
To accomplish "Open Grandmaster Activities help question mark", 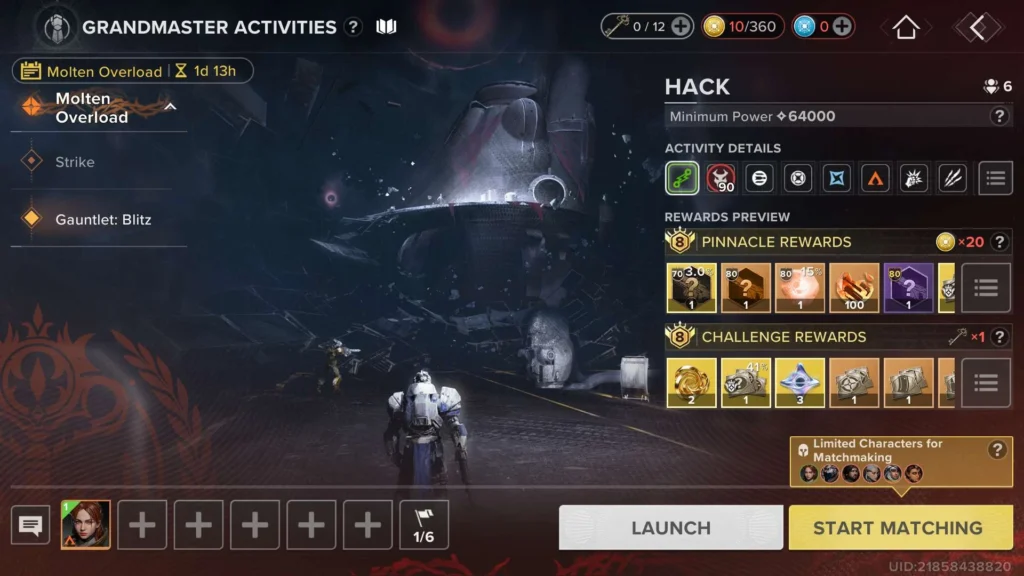I will (x=353, y=27).
